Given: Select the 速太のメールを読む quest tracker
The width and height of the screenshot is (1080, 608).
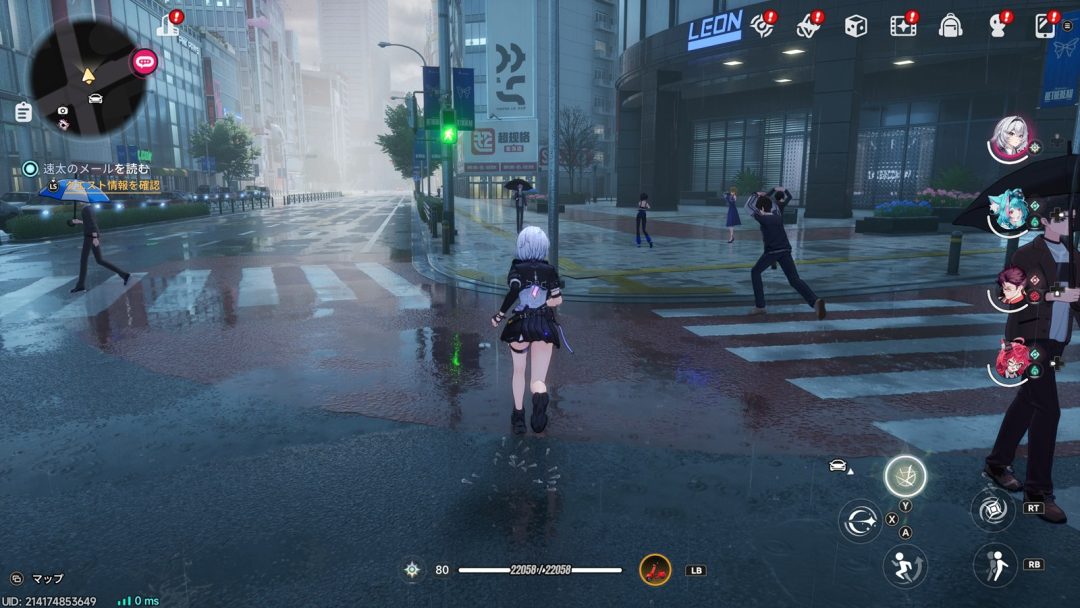Looking at the screenshot, I should (x=95, y=169).
